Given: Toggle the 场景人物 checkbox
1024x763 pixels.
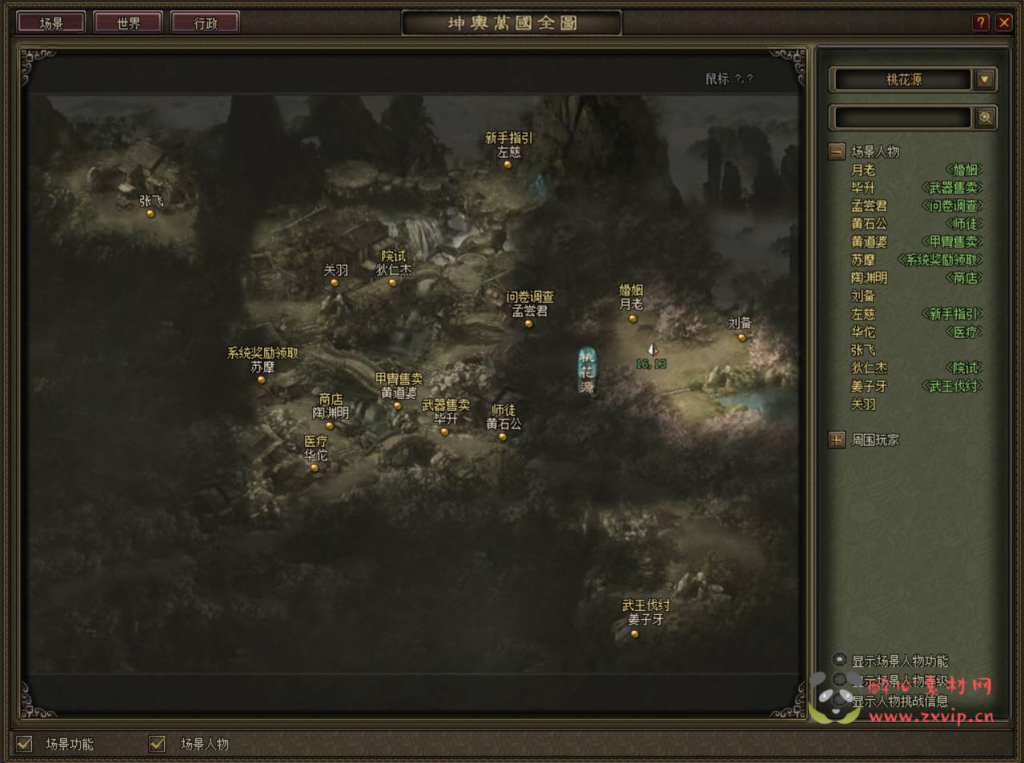Looking at the screenshot, I should point(157,743).
